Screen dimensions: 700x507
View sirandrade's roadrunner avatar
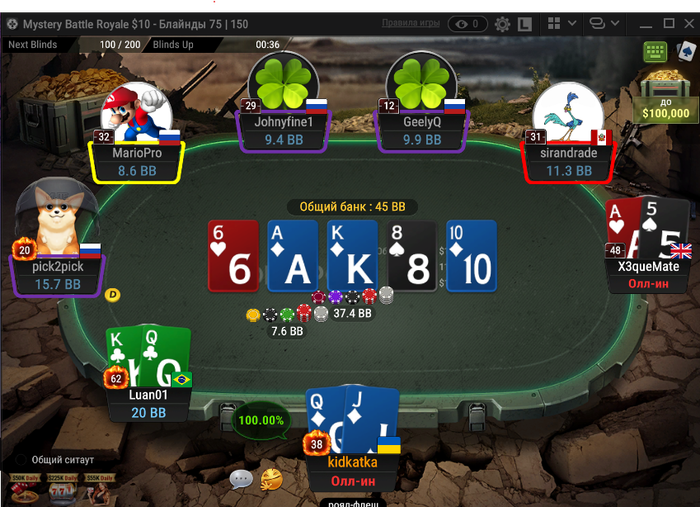[x=566, y=112]
